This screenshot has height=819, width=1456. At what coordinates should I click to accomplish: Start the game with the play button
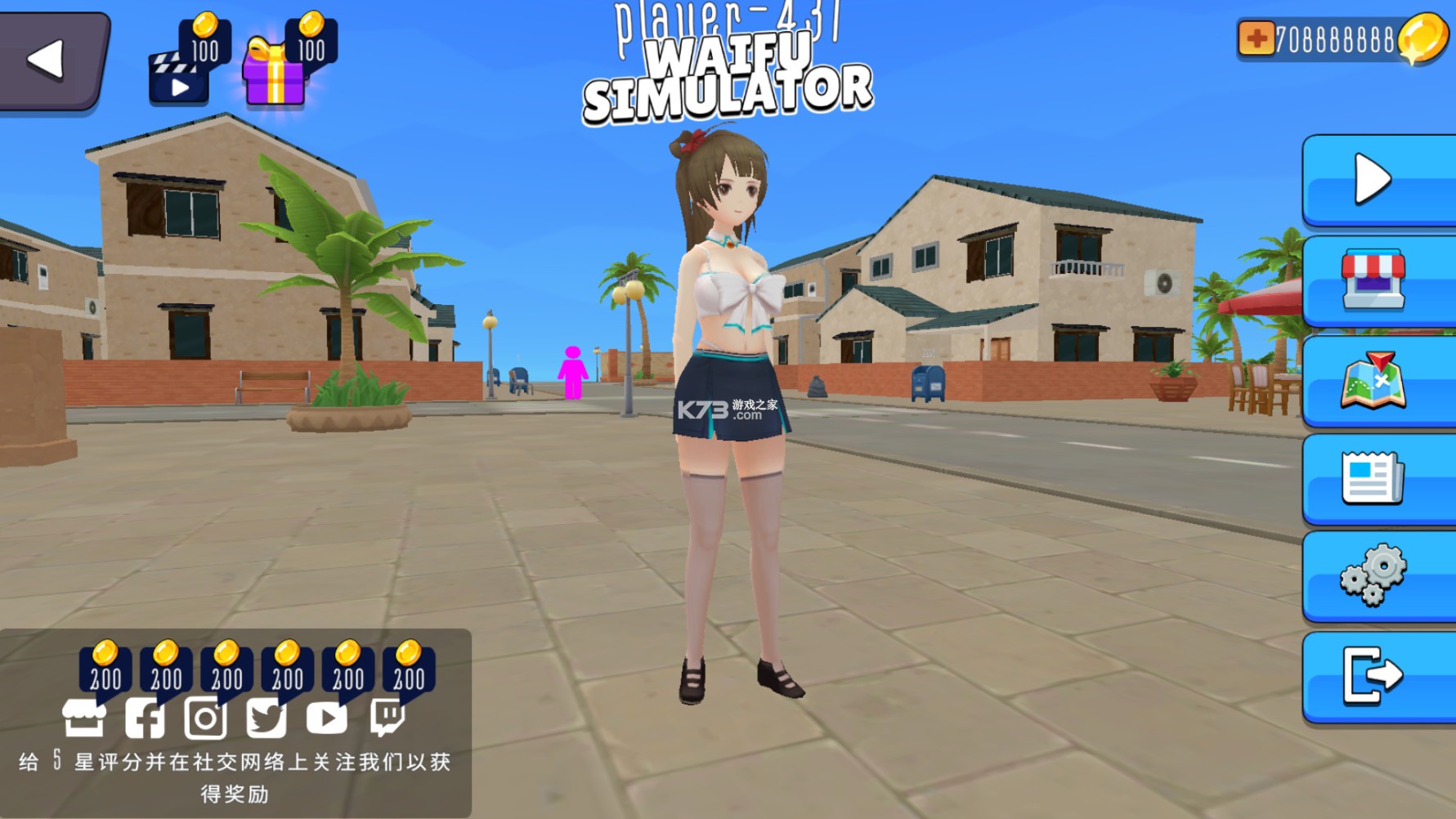[1377, 179]
